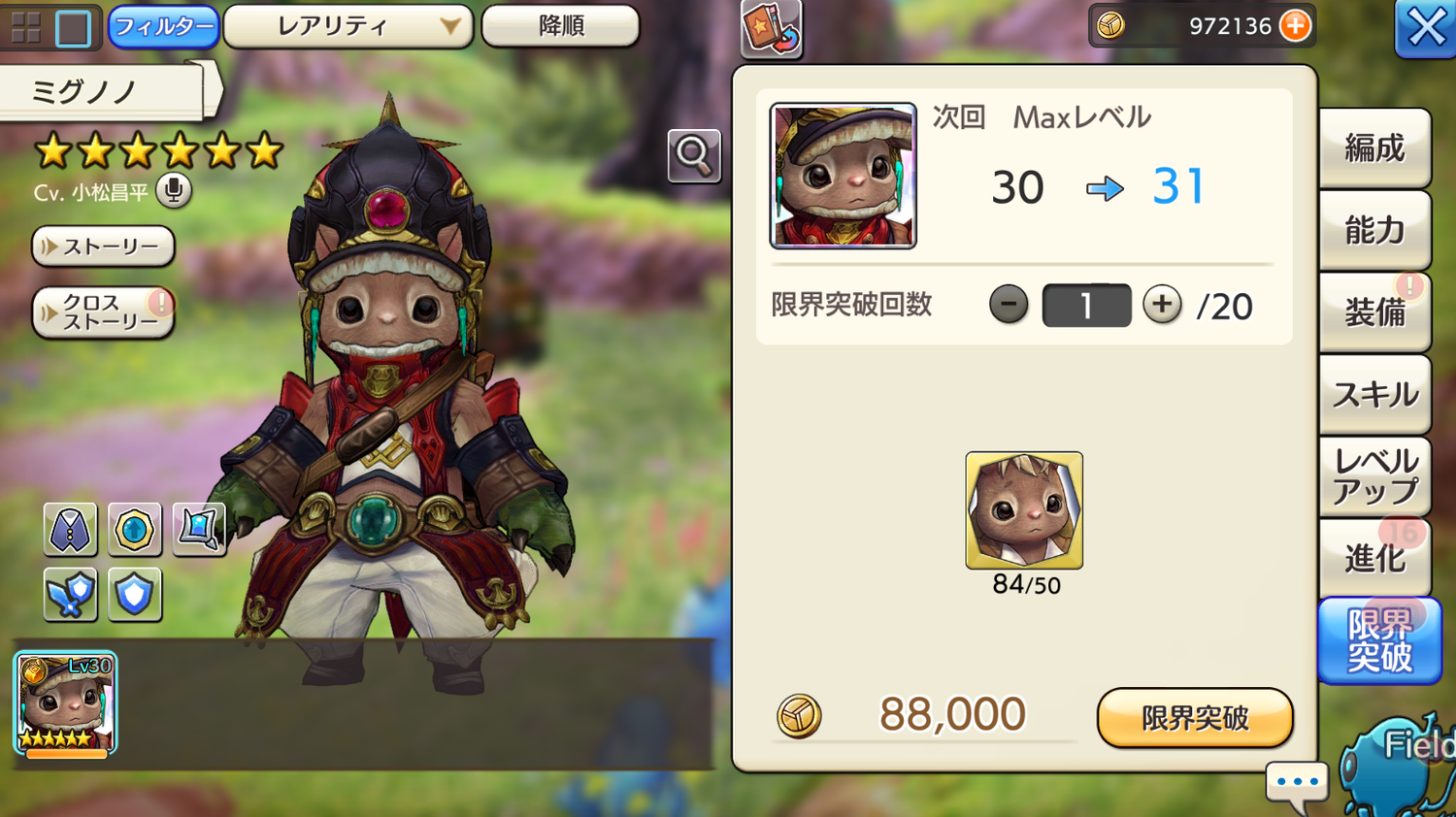The width and height of the screenshot is (1456, 817).
Task: Increase limit break count with plus
Action: coord(1162,305)
